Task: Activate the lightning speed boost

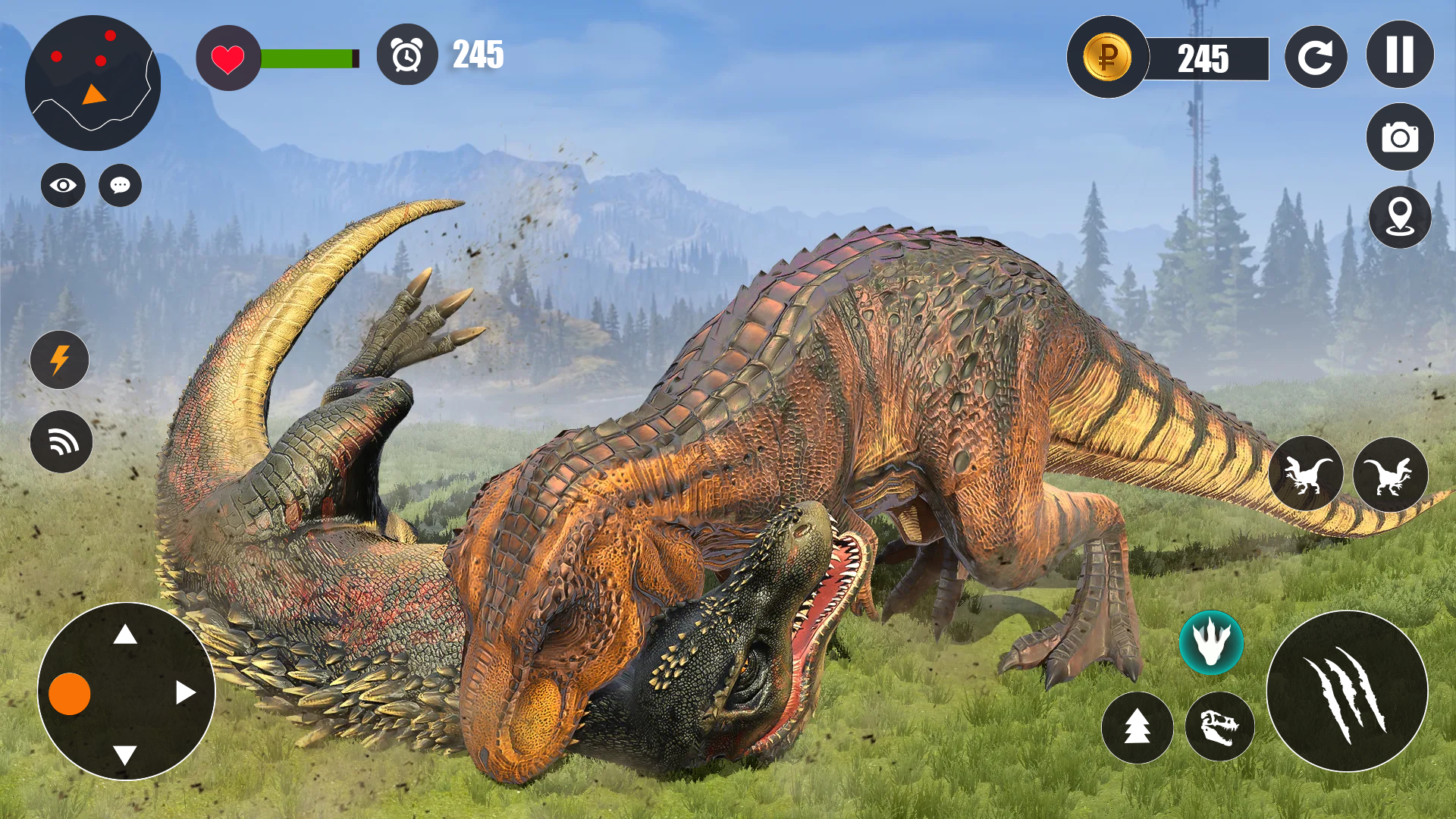Action: pos(61,360)
